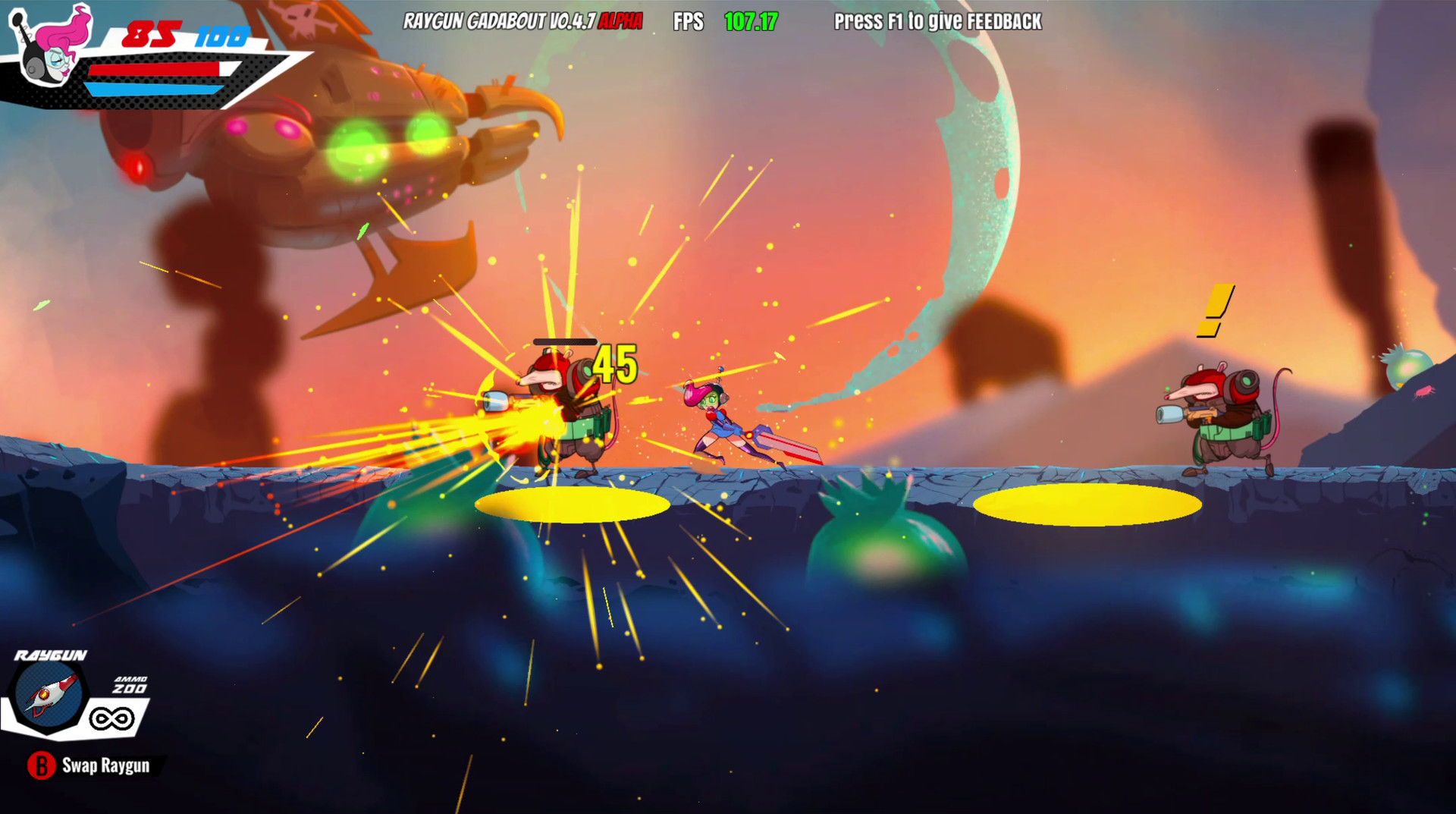Open the green FPS counter readout

pyautogui.click(x=751, y=22)
